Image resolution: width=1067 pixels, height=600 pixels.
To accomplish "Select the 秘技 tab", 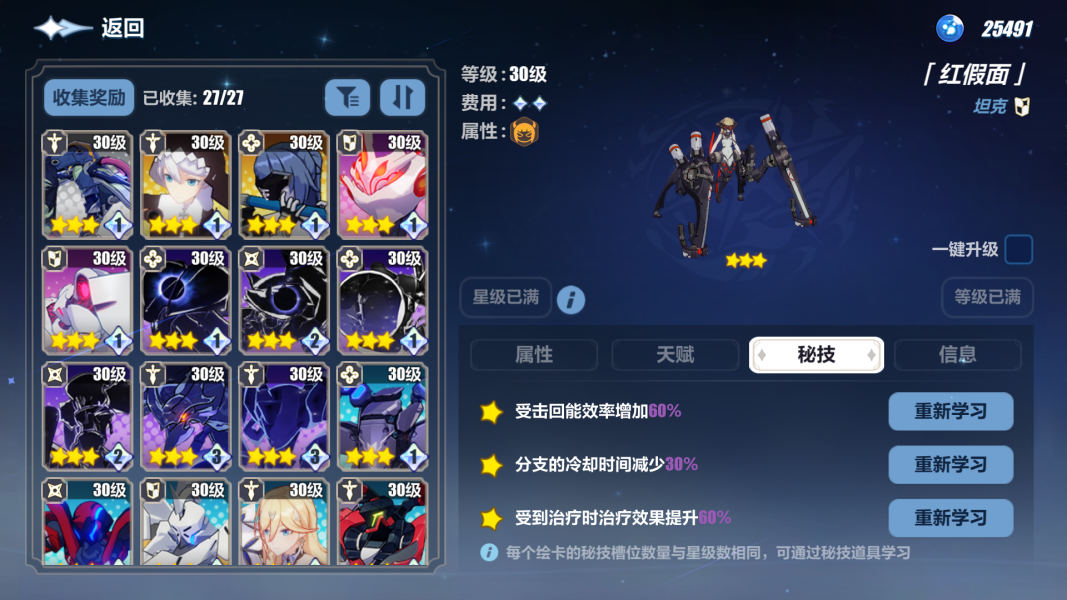I will coord(816,355).
